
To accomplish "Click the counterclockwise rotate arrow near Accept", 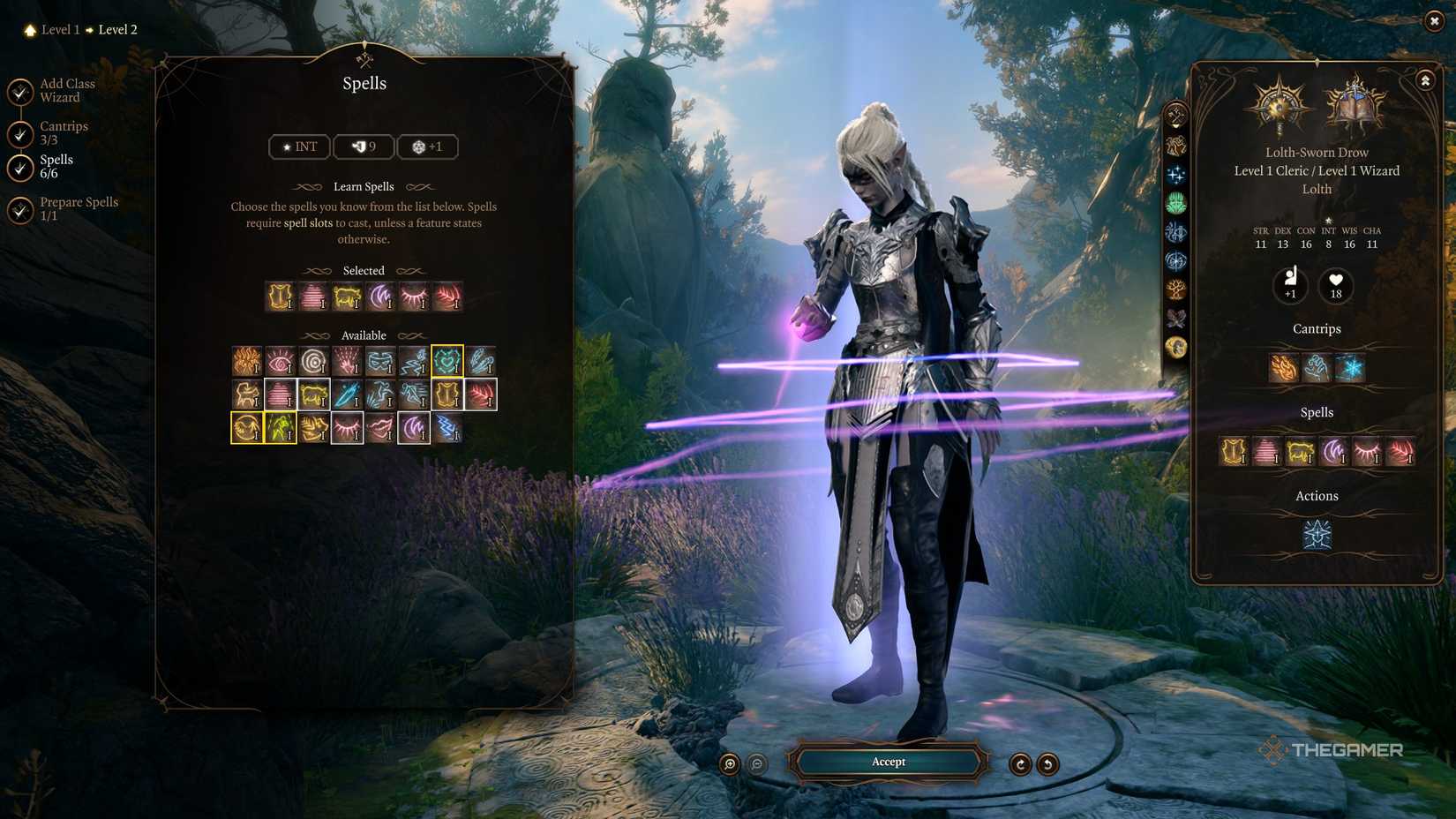I will click(1048, 763).
